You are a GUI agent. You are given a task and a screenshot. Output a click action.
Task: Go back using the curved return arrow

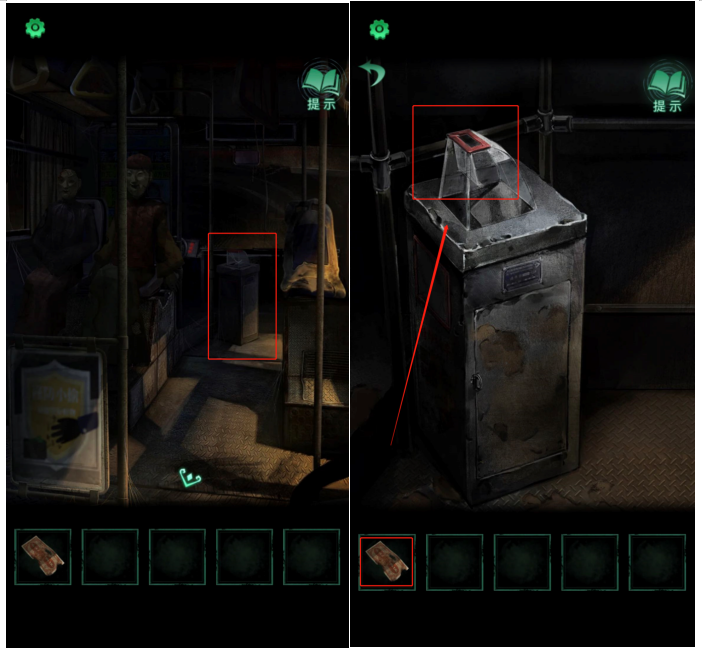[372, 74]
